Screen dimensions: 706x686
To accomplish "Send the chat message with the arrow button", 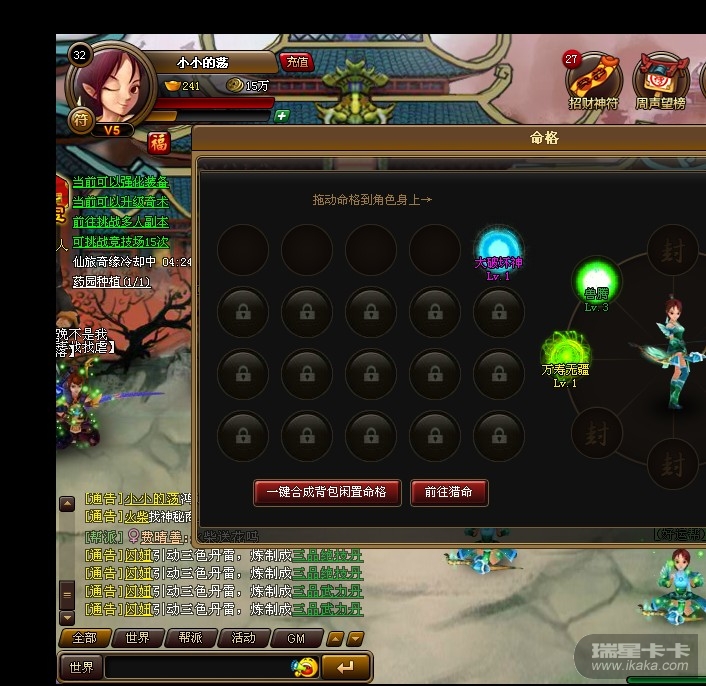I will [x=346, y=667].
